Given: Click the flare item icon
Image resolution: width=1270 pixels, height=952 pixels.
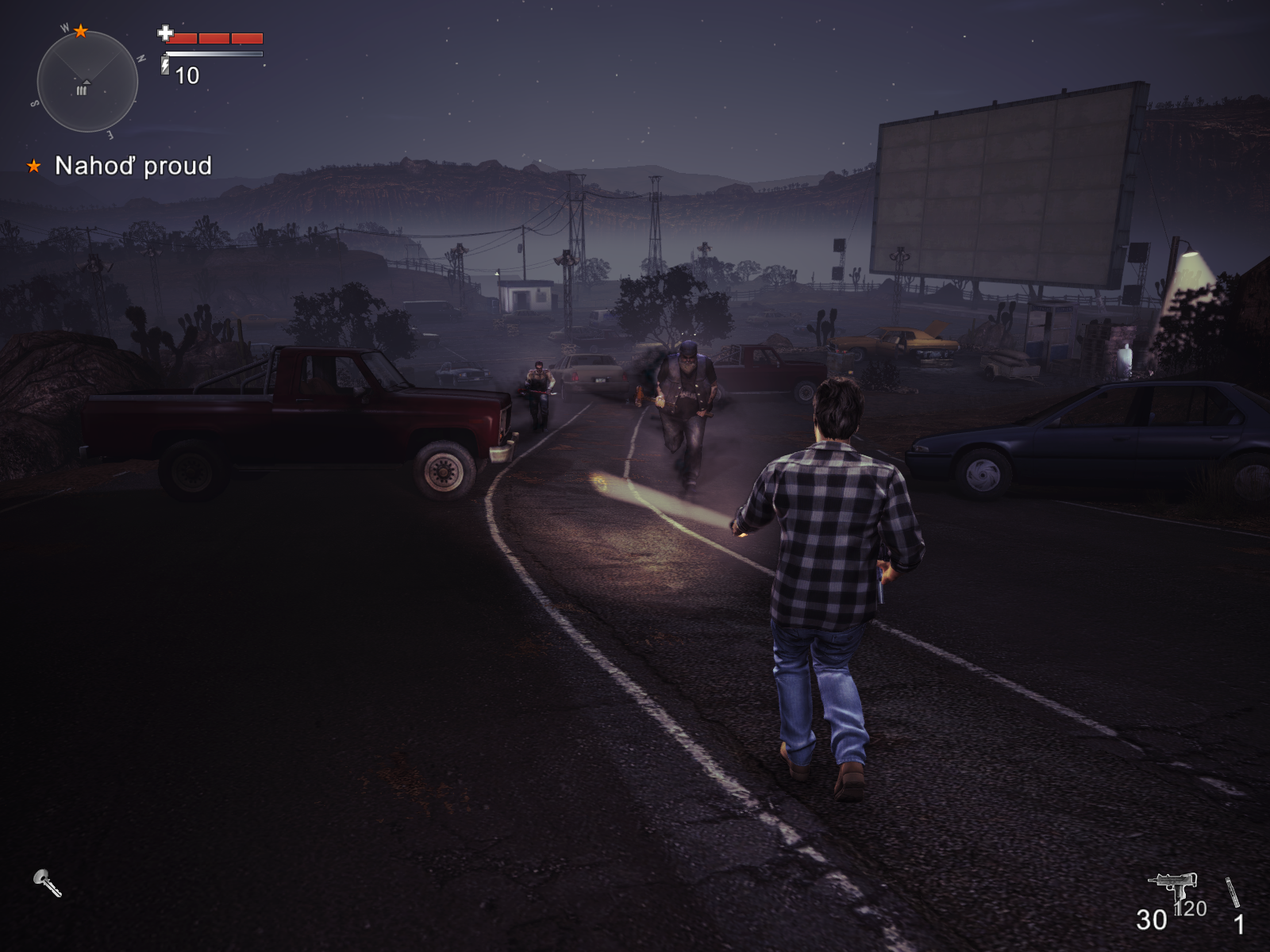Looking at the screenshot, I should (1232, 892).
